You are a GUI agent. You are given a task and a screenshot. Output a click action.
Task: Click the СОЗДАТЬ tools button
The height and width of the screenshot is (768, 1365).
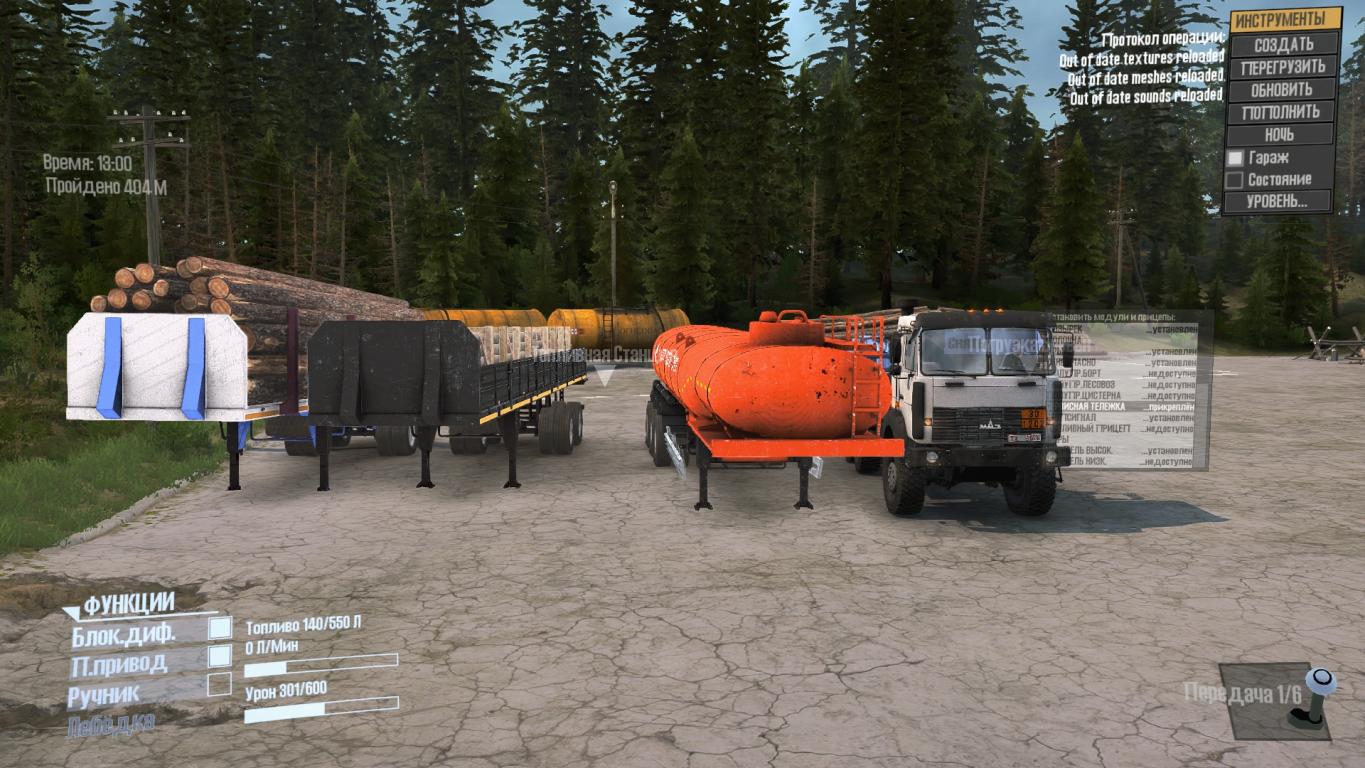click(x=1283, y=44)
